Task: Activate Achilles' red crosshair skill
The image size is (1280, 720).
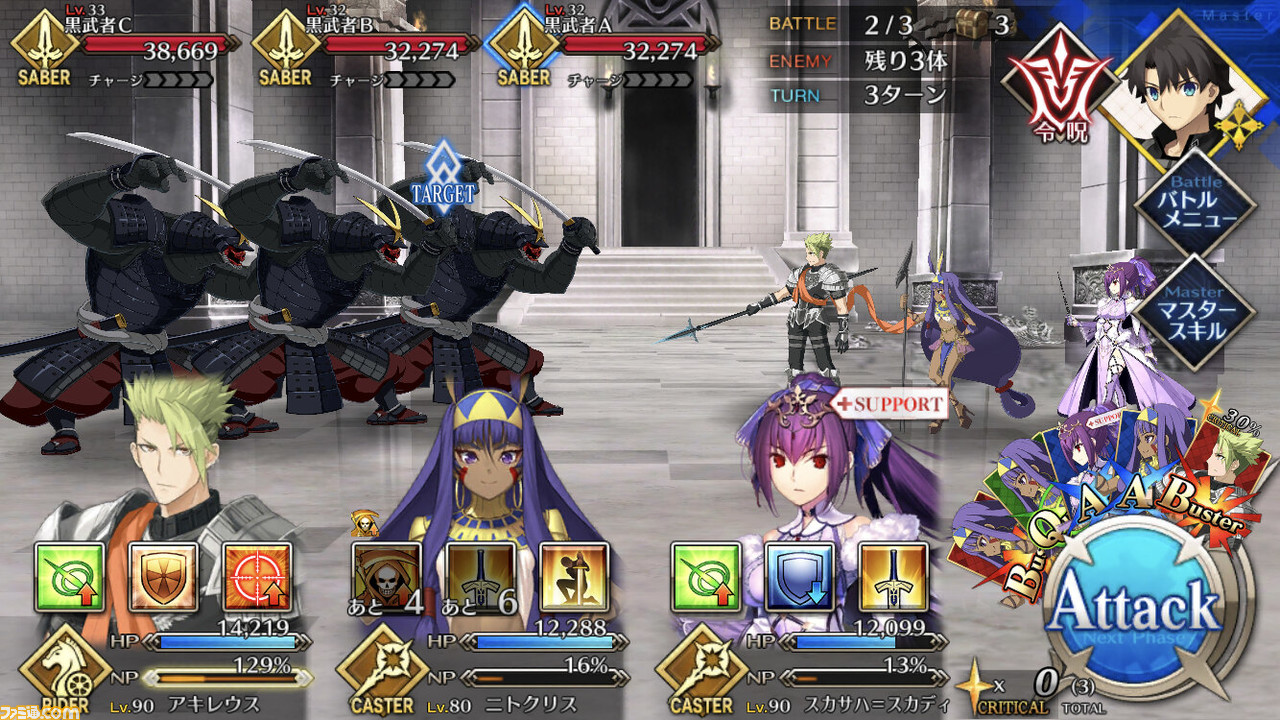Action: (x=257, y=577)
